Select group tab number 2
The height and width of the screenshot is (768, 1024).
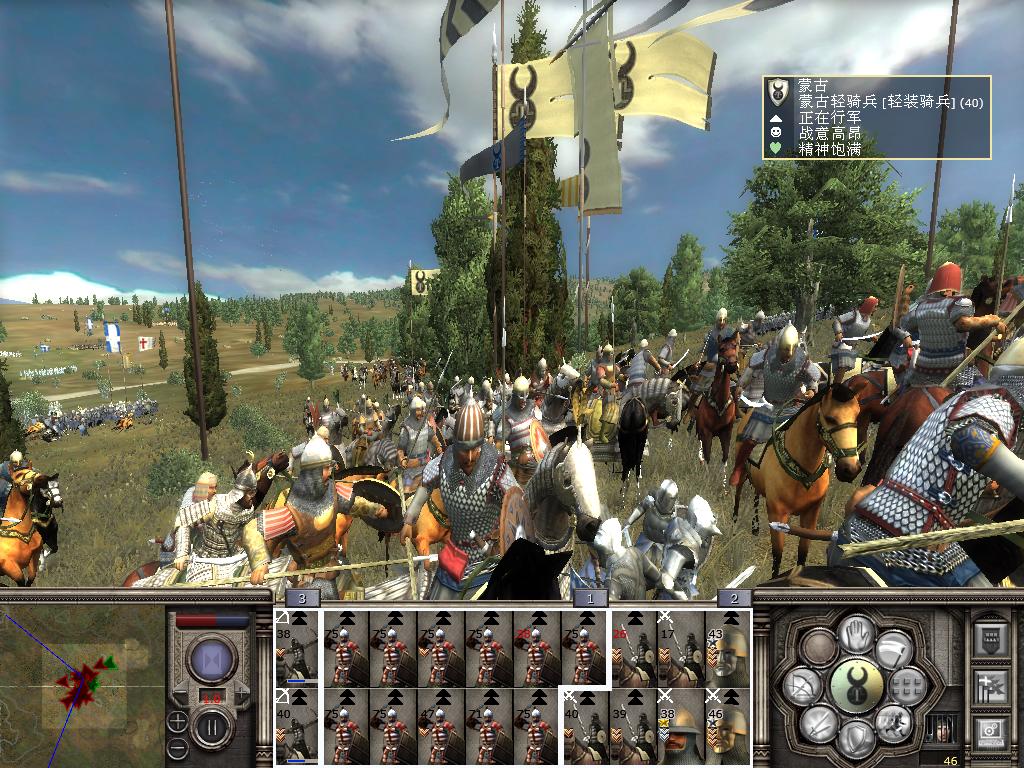(734, 598)
